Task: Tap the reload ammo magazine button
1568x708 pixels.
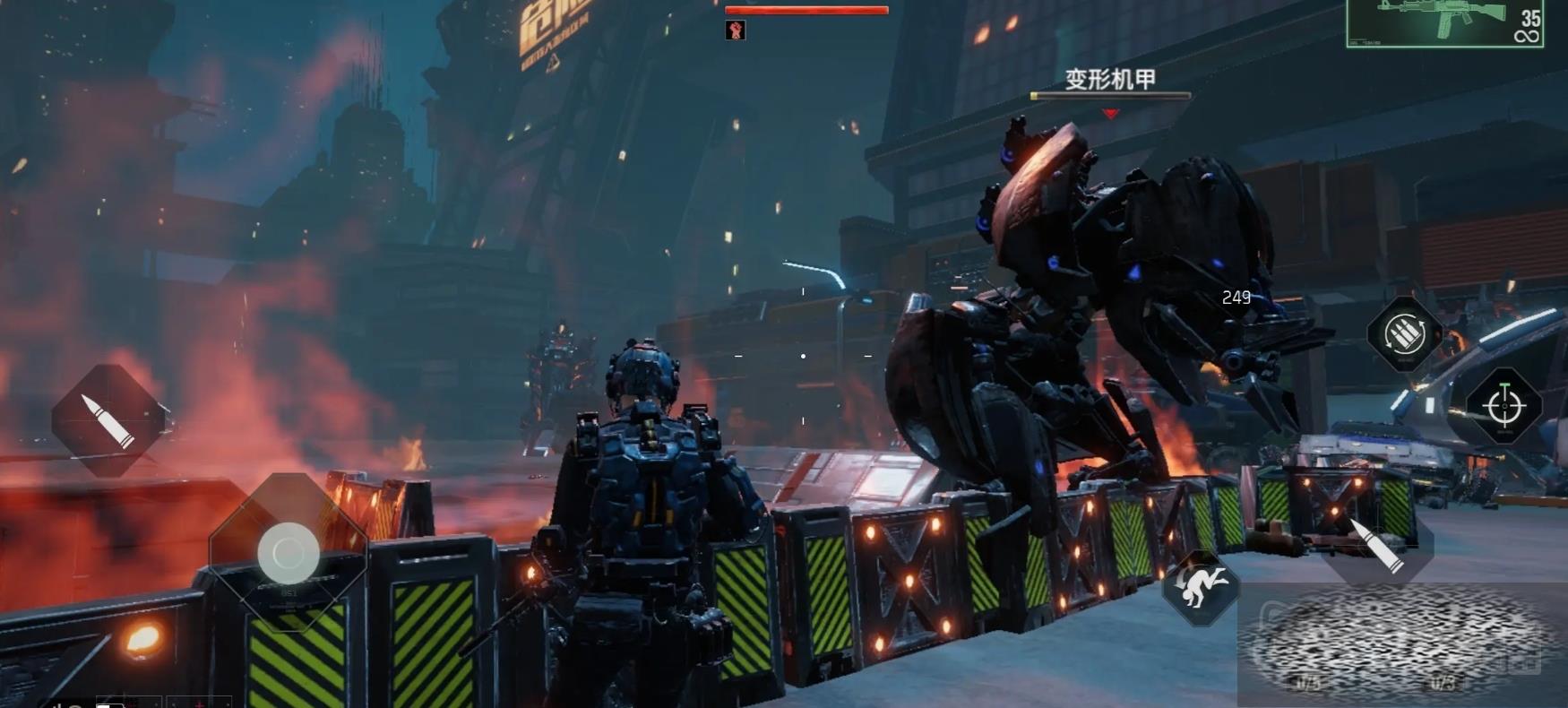Action: (1404, 334)
